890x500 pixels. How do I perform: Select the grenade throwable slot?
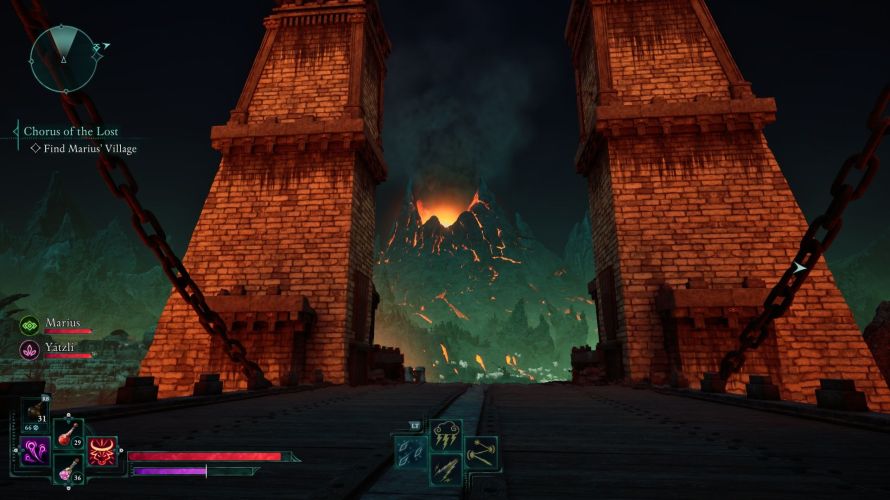[36, 411]
